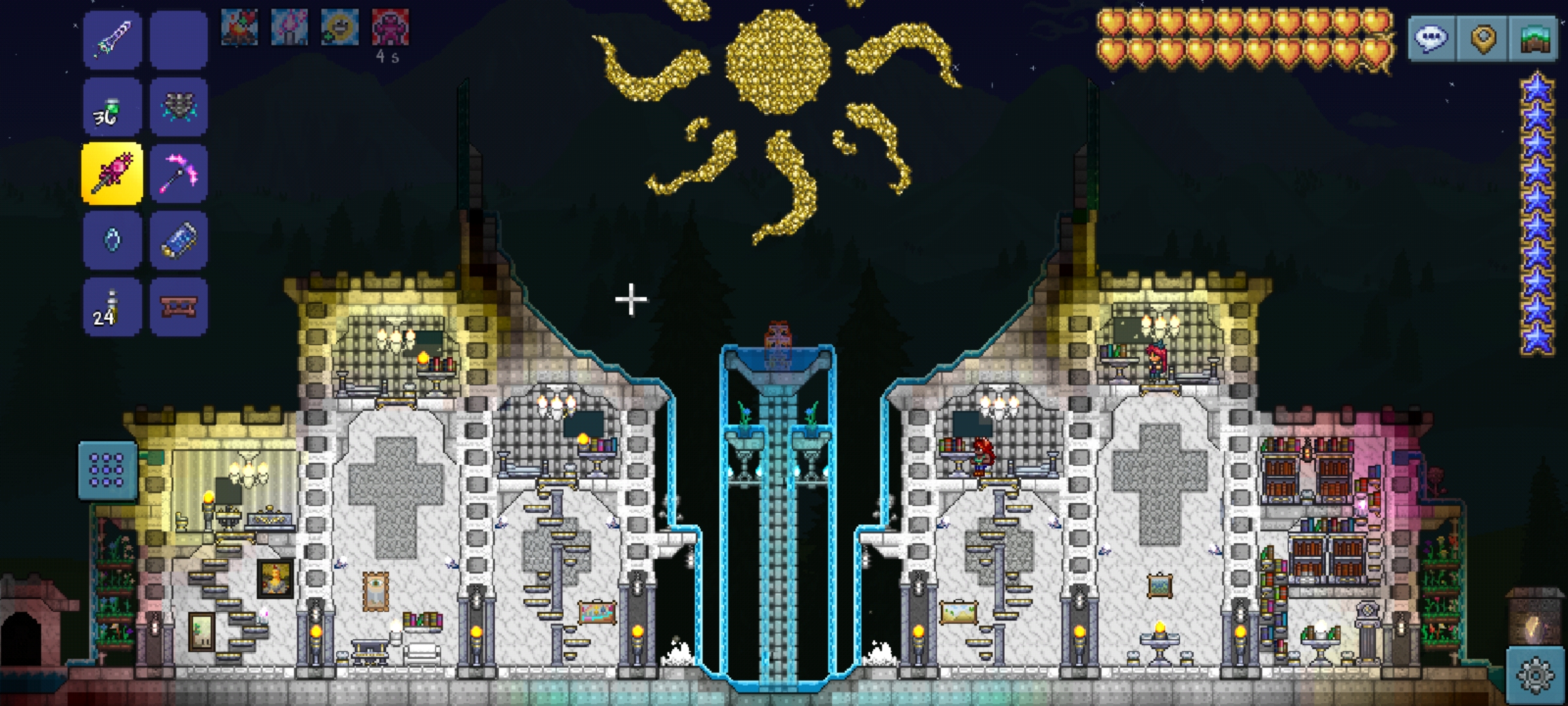Open the inventory grid button
1568x706 pixels.
point(107,471)
